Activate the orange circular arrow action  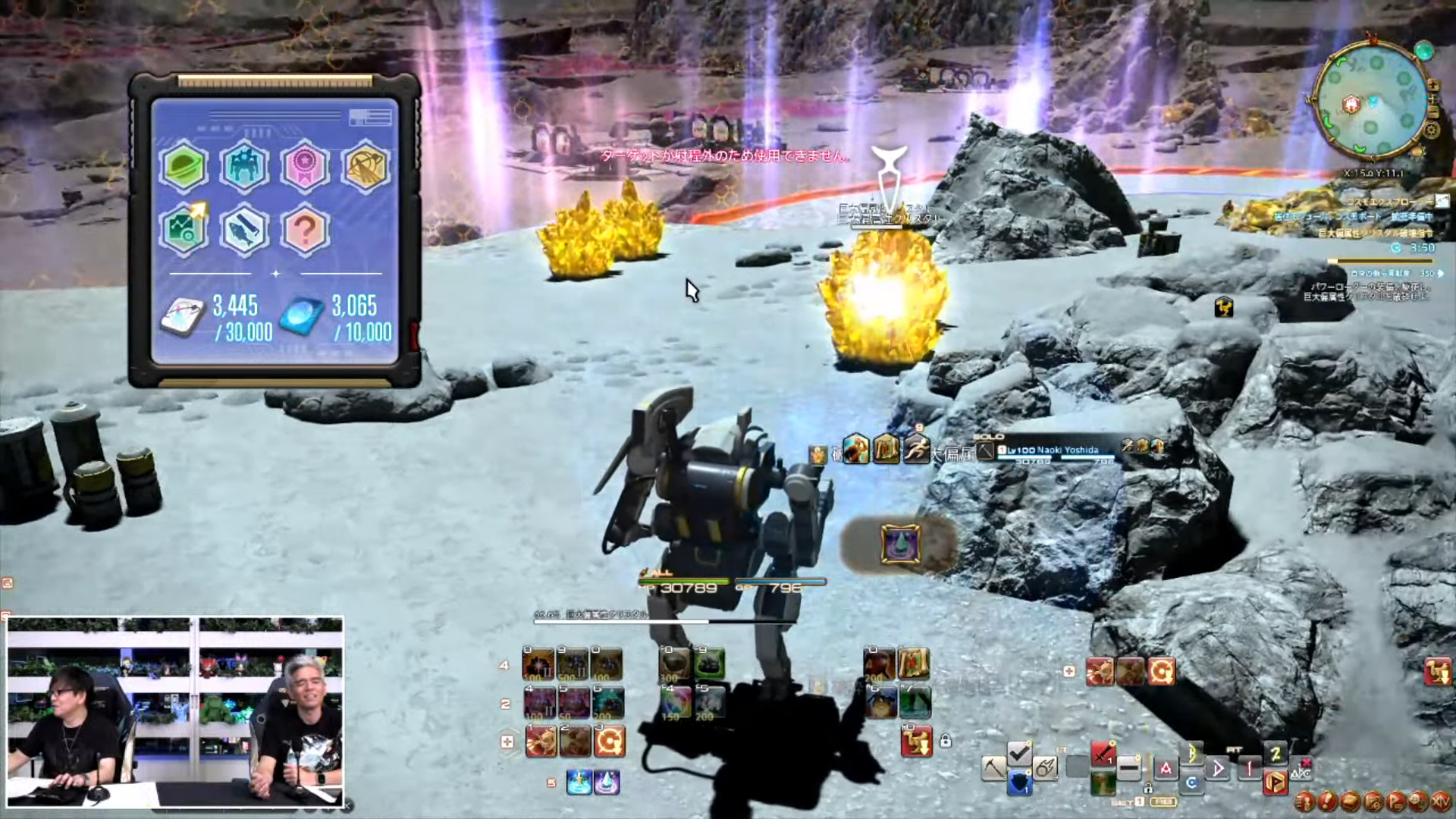(609, 741)
